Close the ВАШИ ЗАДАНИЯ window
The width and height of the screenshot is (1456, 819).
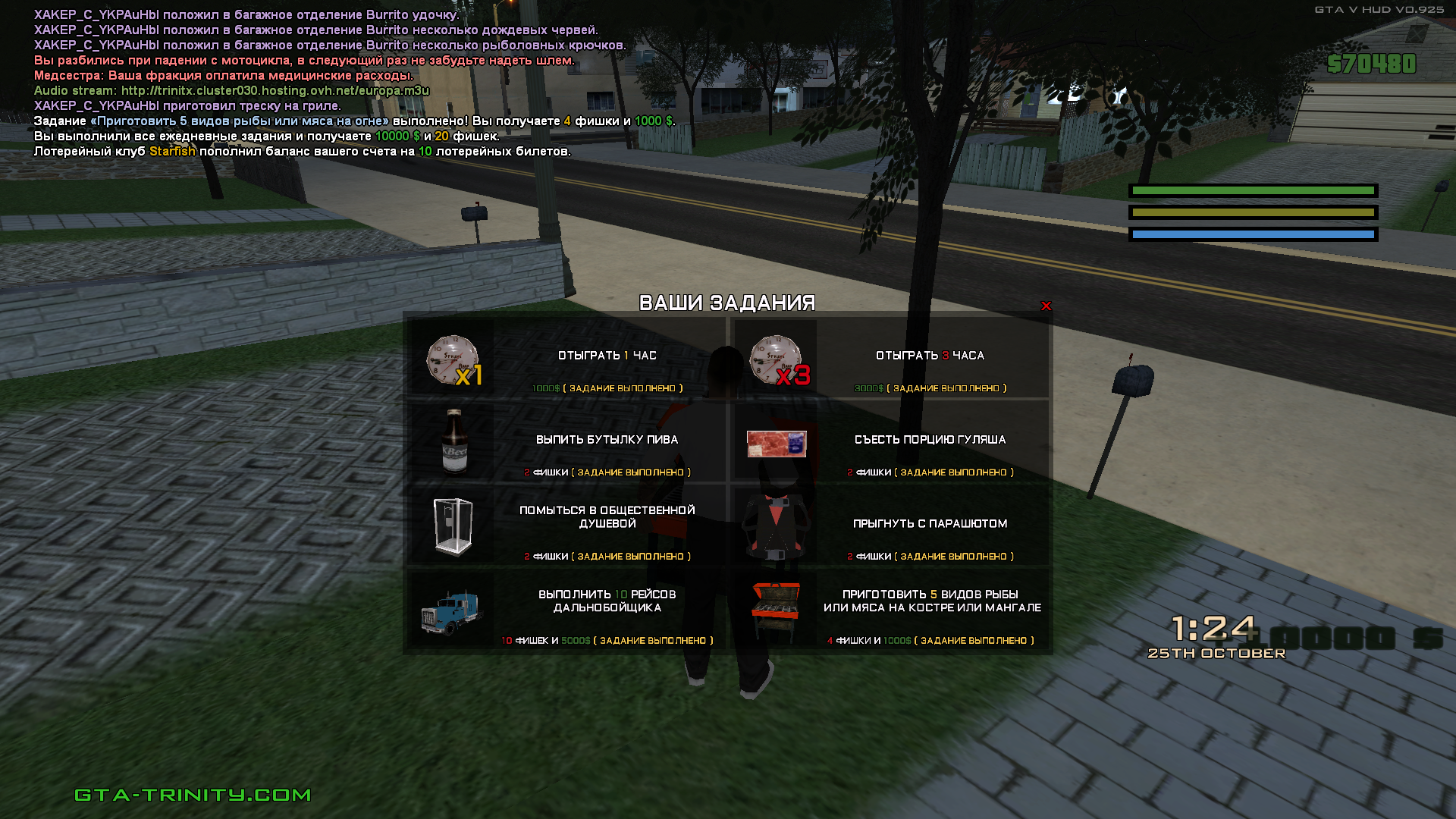point(1046,306)
